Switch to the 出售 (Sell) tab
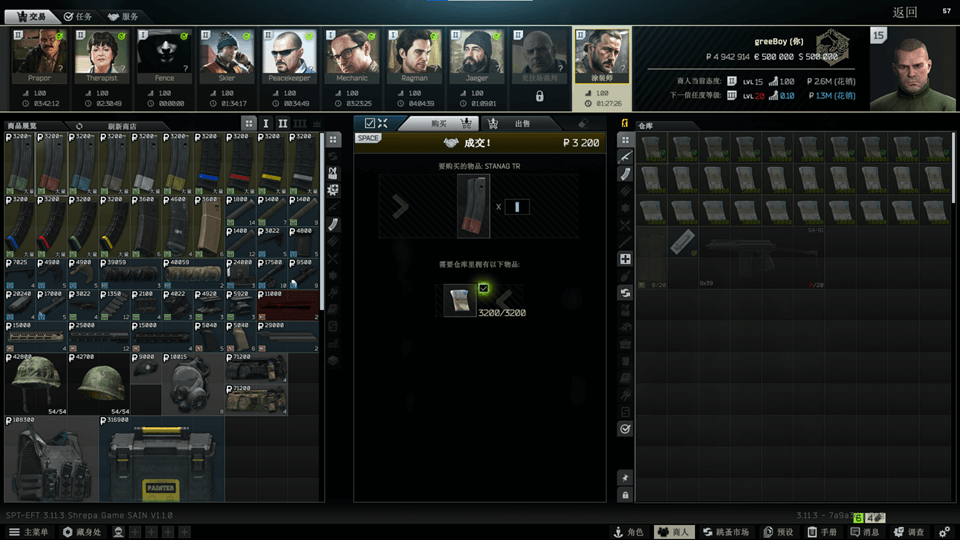The width and height of the screenshot is (960, 540). tap(517, 123)
